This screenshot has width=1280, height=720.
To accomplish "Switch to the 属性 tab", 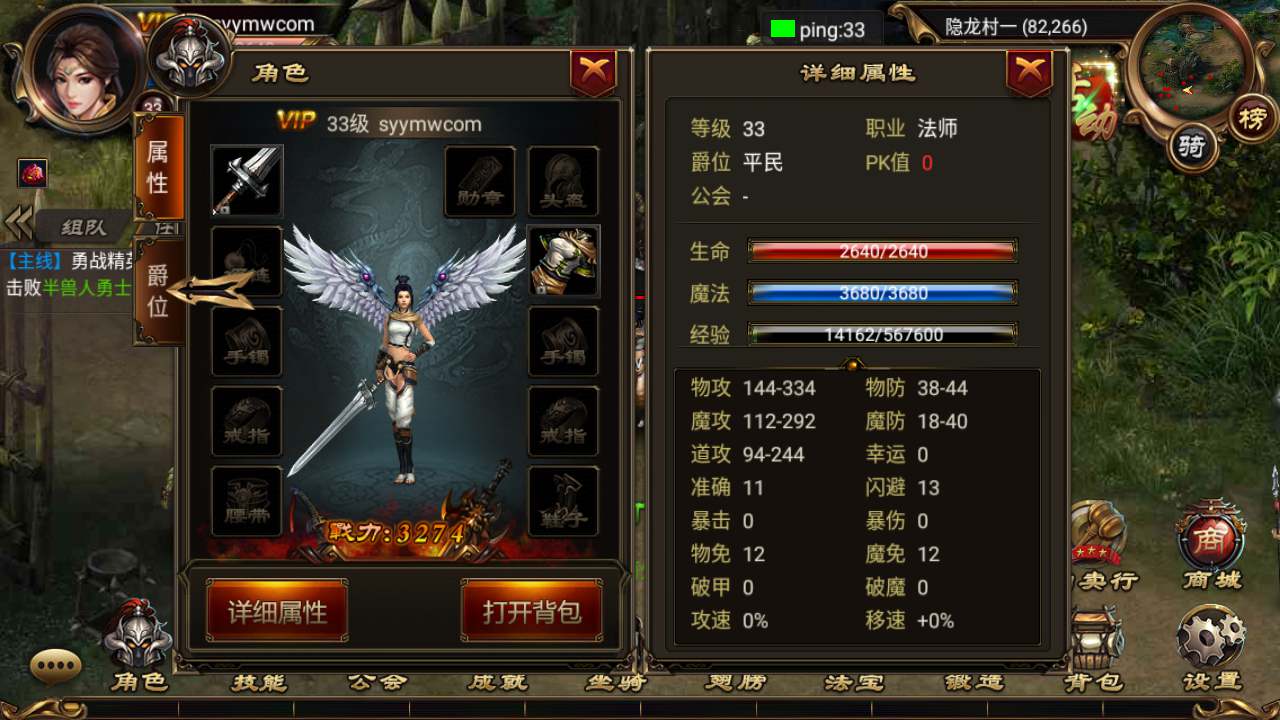I will pos(158,170).
